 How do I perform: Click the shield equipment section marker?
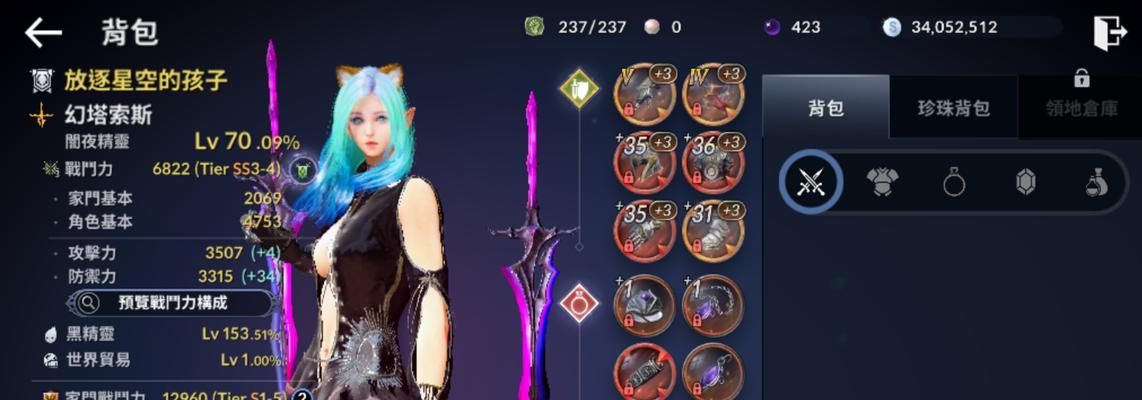578,87
